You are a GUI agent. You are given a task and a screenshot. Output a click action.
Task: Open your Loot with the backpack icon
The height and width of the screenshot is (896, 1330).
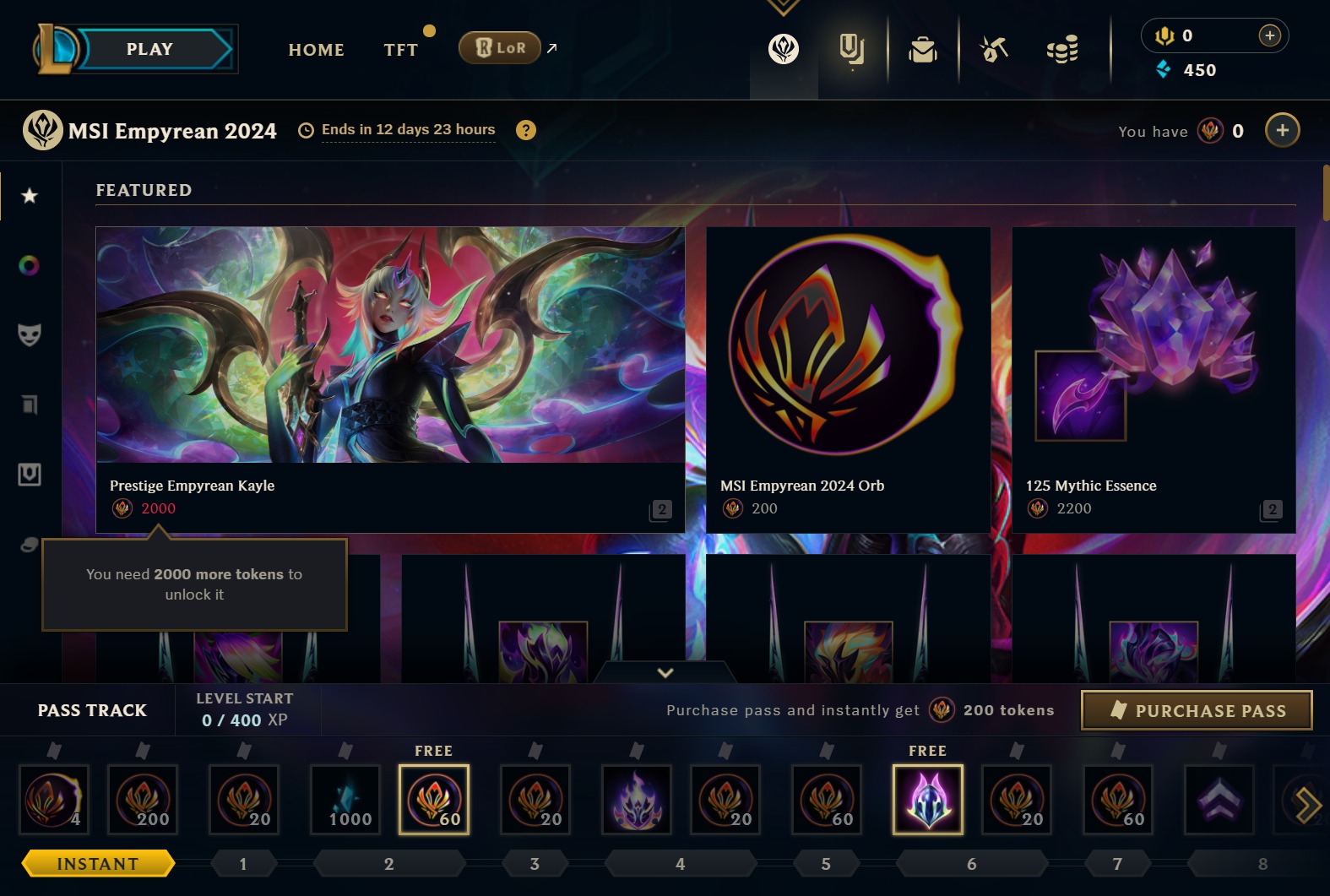pyautogui.click(x=923, y=50)
